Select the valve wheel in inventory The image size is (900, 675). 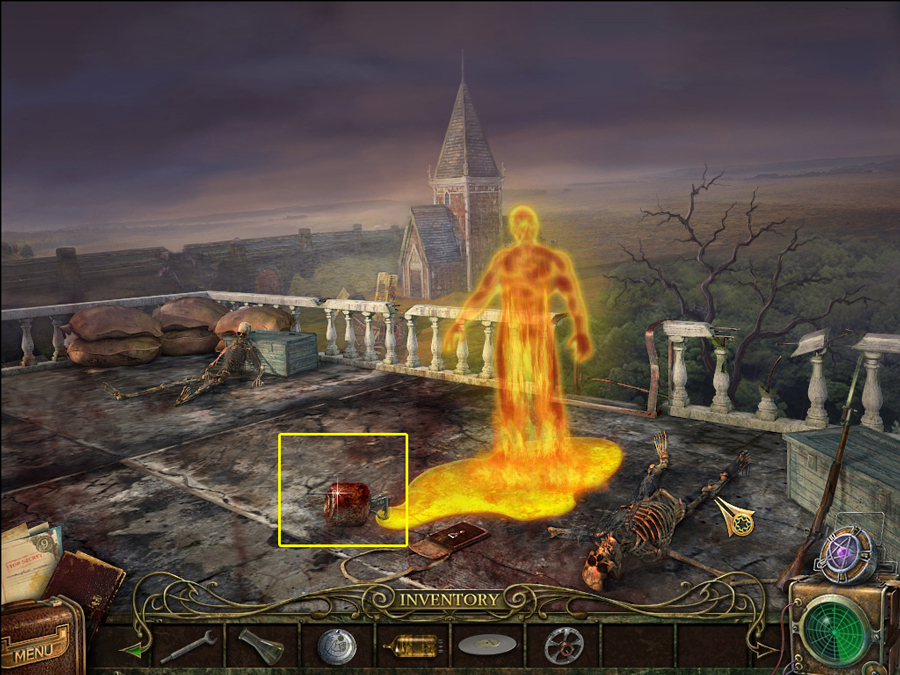click(x=564, y=645)
